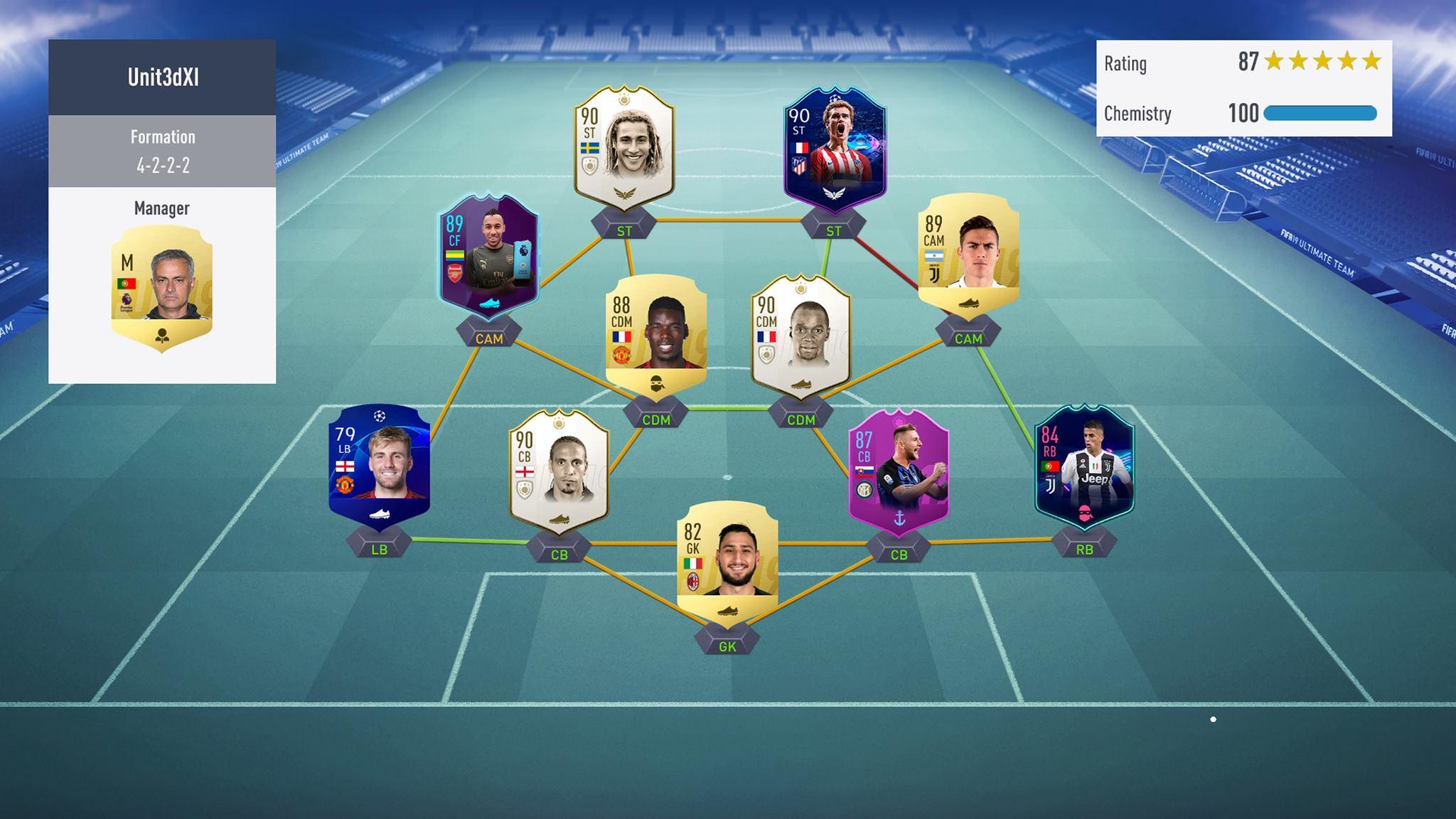Choose the 90 CB England icon card
The height and width of the screenshot is (819, 1456).
559,469
